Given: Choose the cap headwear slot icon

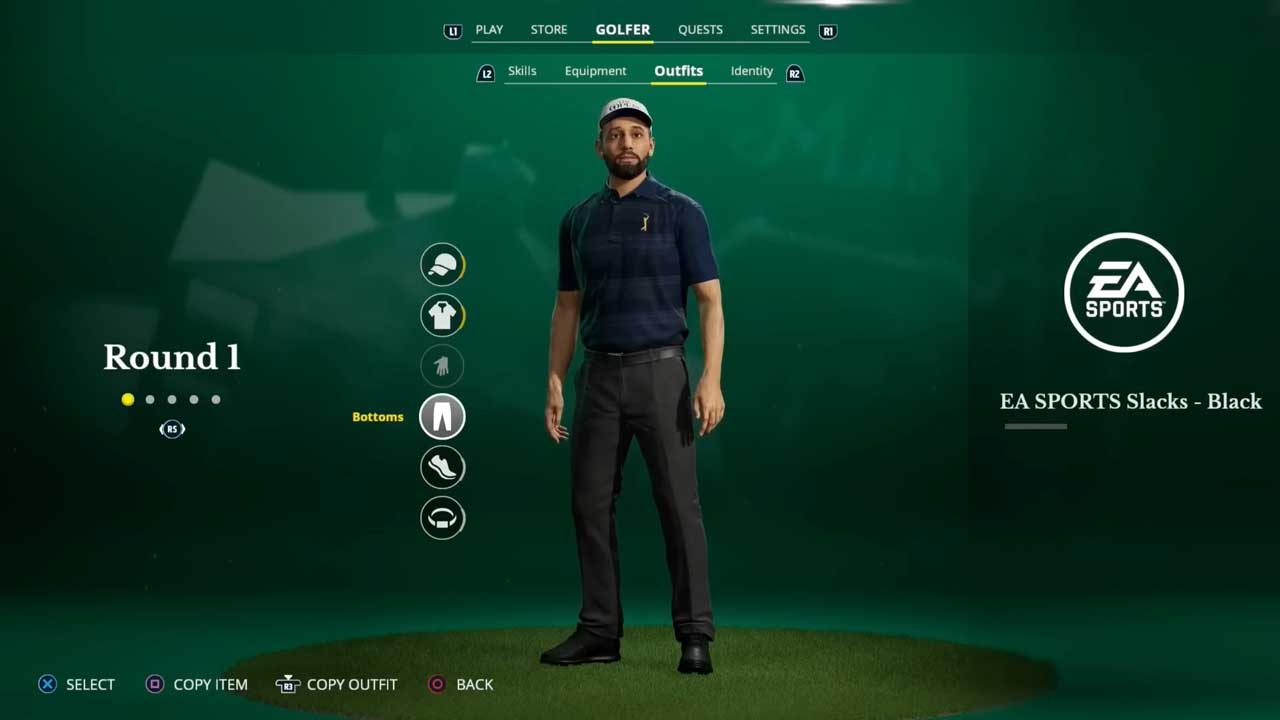Looking at the screenshot, I should 442,265.
